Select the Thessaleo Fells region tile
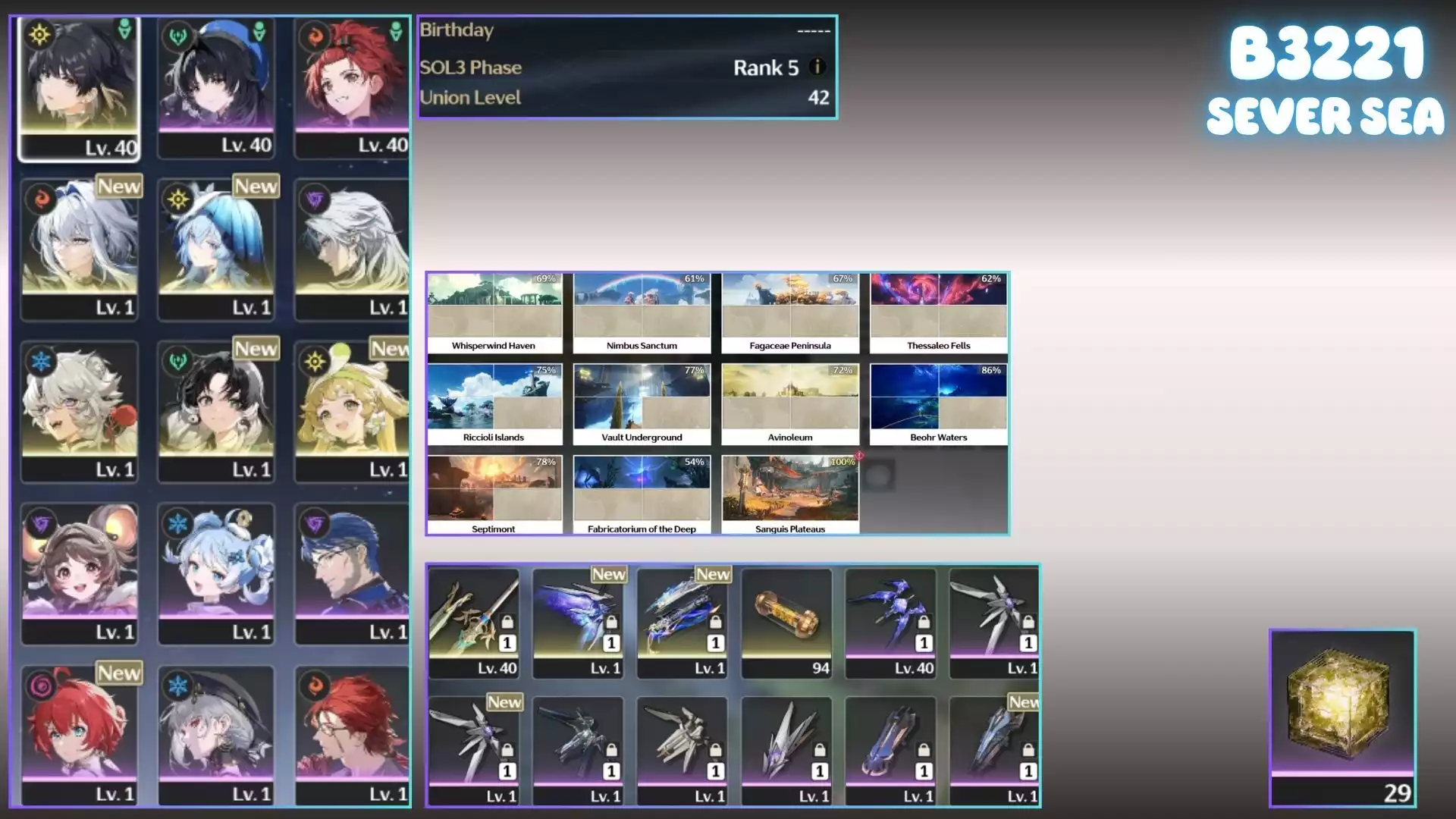The height and width of the screenshot is (819, 1456). [x=938, y=312]
